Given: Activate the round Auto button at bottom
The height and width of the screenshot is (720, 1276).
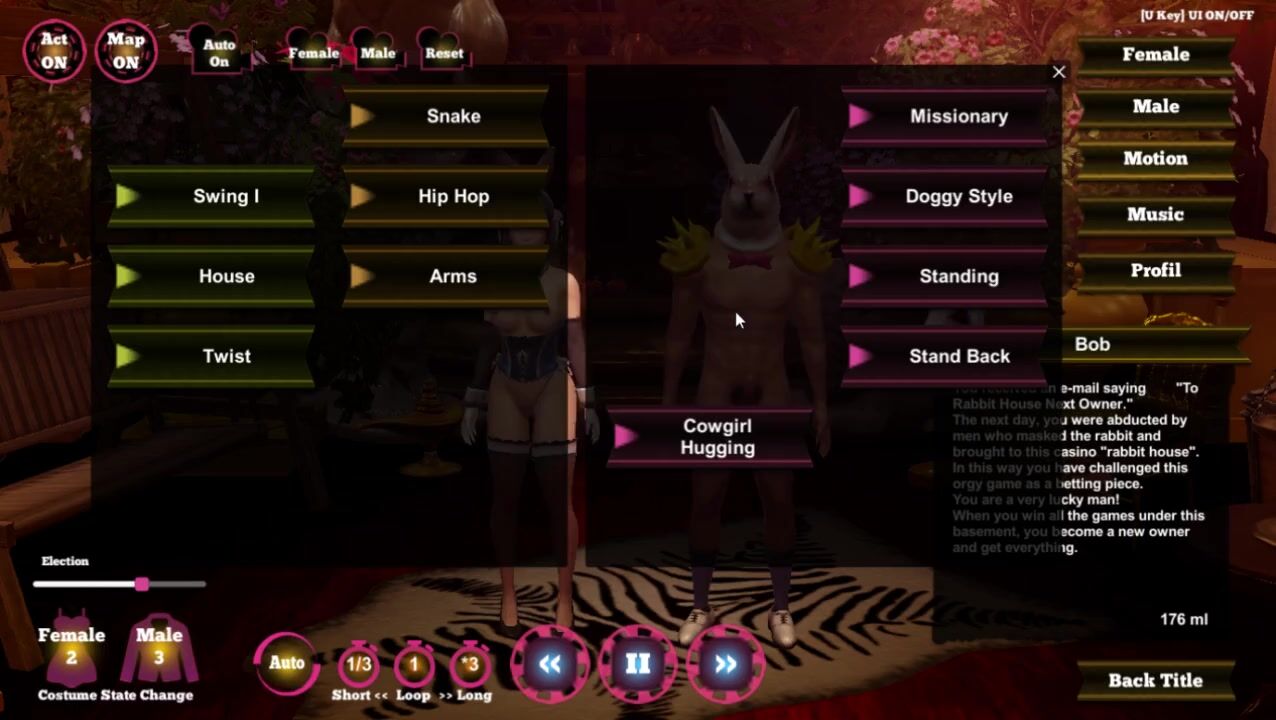Looking at the screenshot, I should point(287,662).
